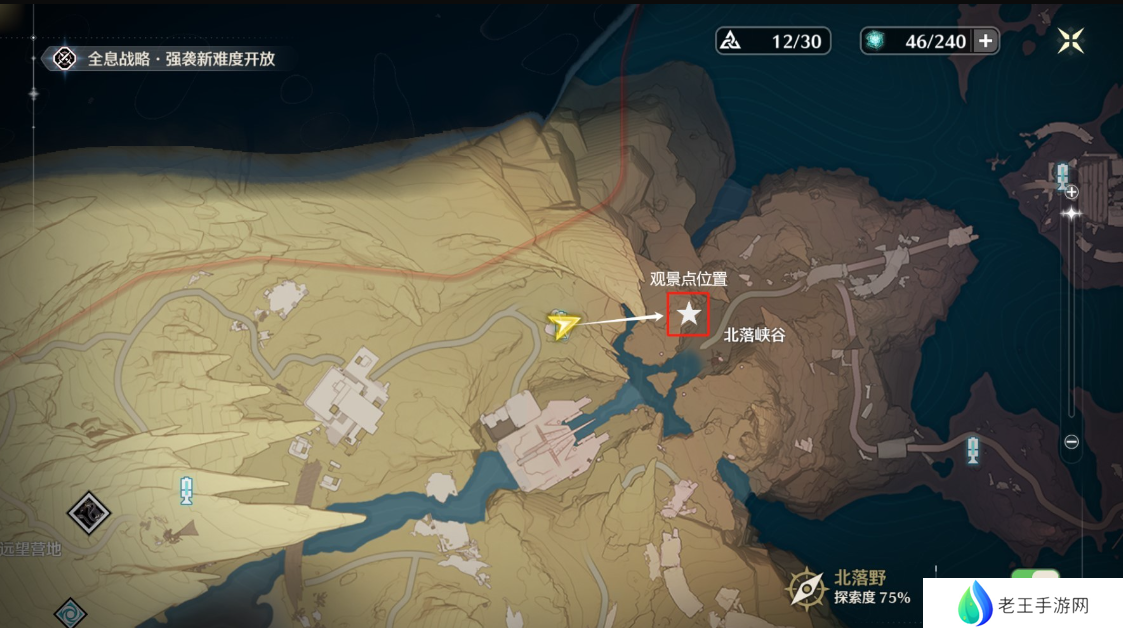Select the black diamond serpent boss marker

click(x=89, y=514)
